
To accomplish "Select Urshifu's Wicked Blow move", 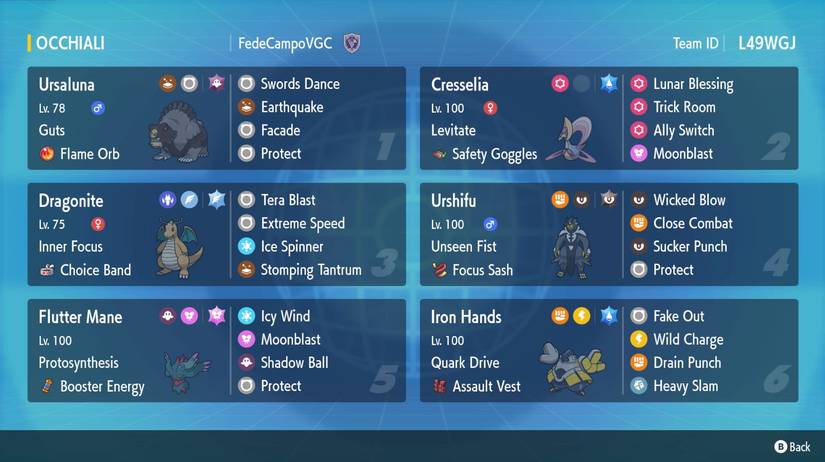I will pyautogui.click(x=689, y=200).
